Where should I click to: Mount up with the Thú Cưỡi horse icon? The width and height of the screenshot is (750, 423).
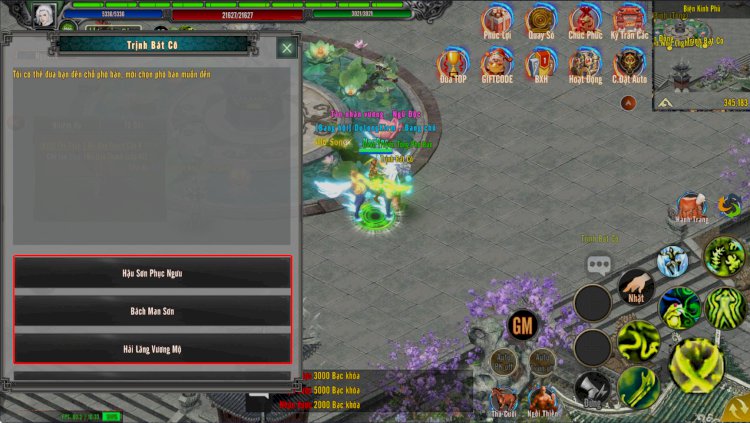point(503,397)
